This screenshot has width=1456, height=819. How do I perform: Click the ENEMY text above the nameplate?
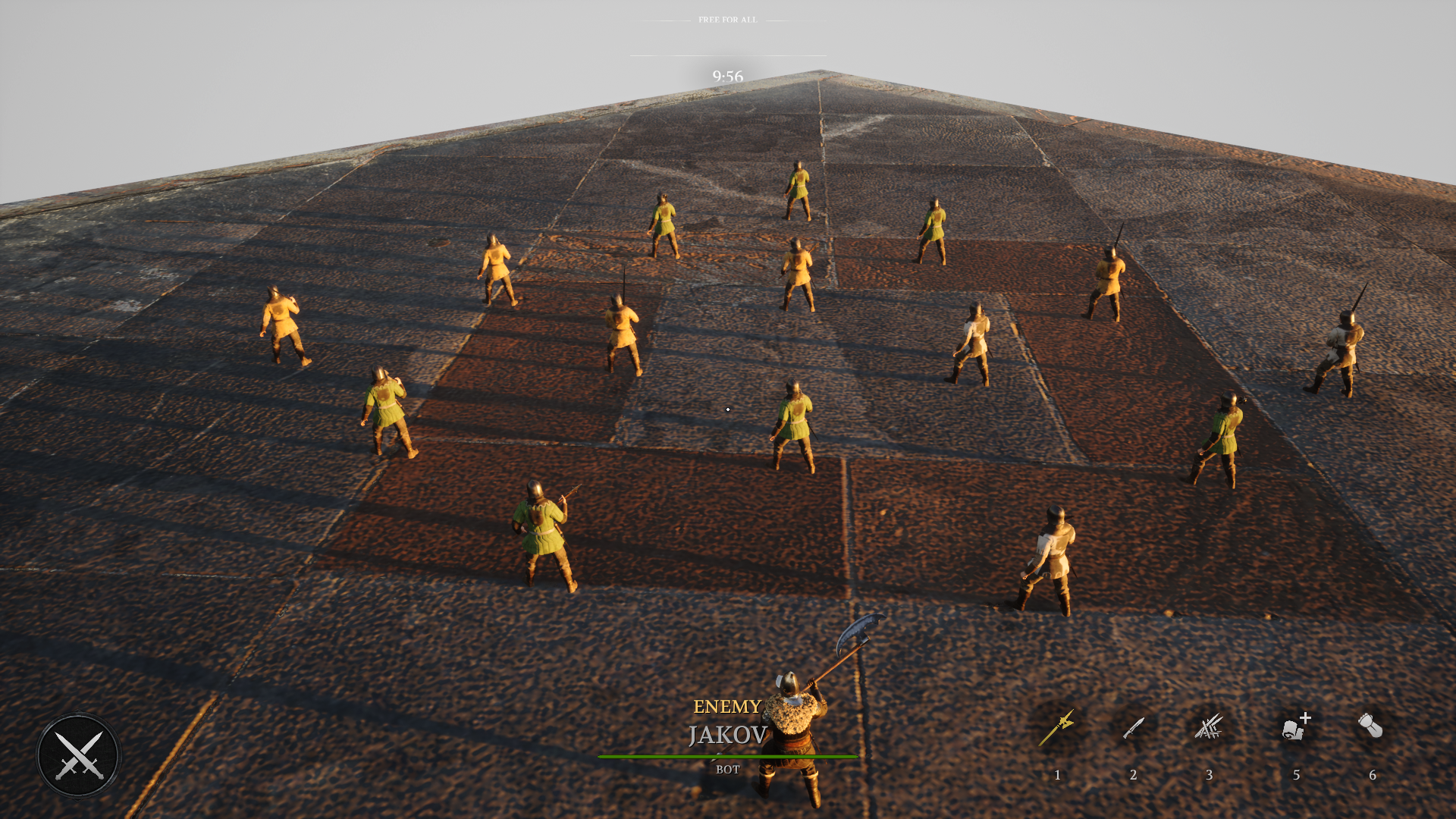(727, 706)
